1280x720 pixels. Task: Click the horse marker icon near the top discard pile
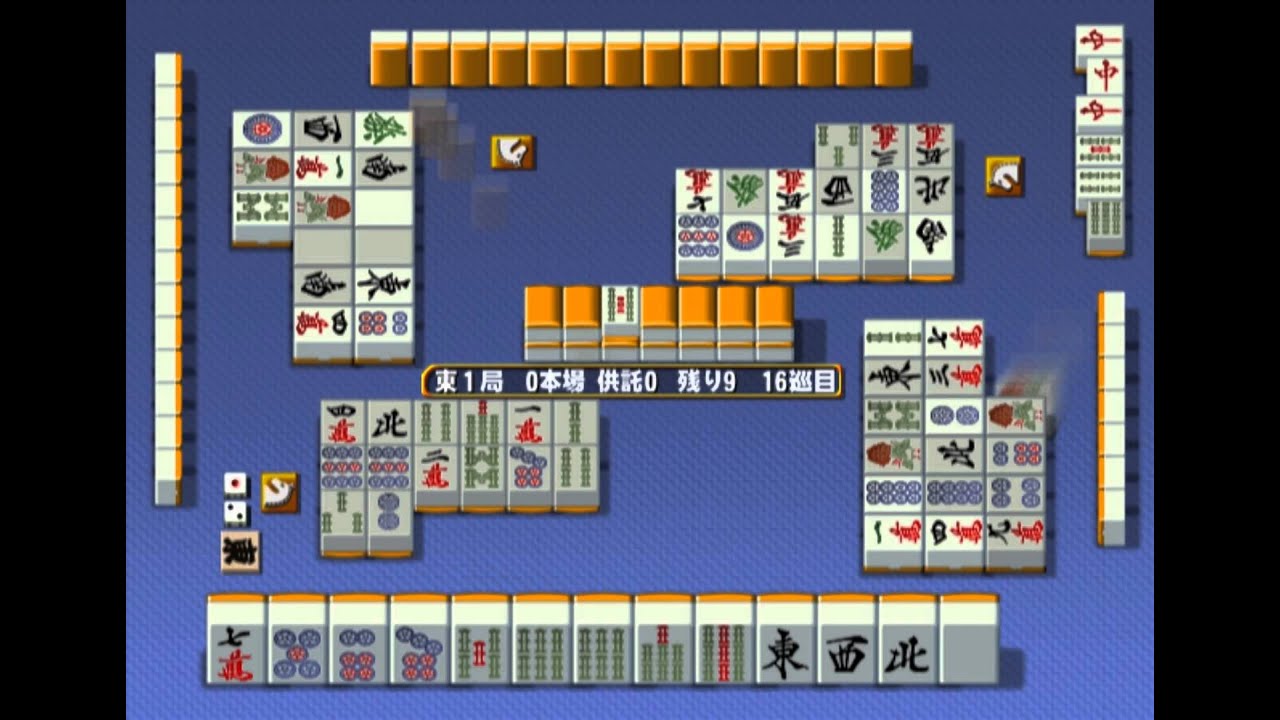tap(511, 151)
